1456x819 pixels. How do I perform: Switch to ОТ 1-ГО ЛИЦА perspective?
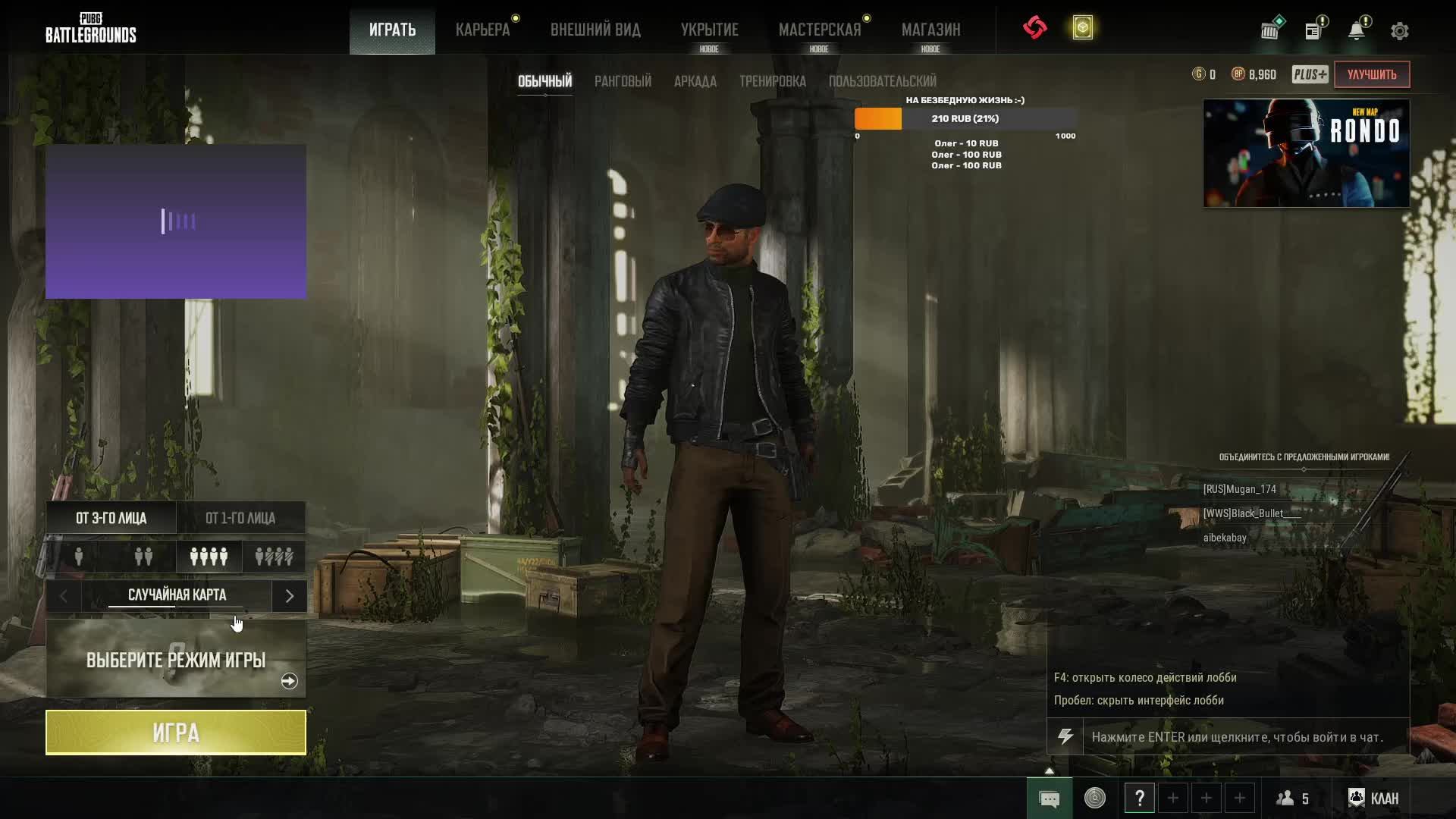pyautogui.click(x=240, y=518)
